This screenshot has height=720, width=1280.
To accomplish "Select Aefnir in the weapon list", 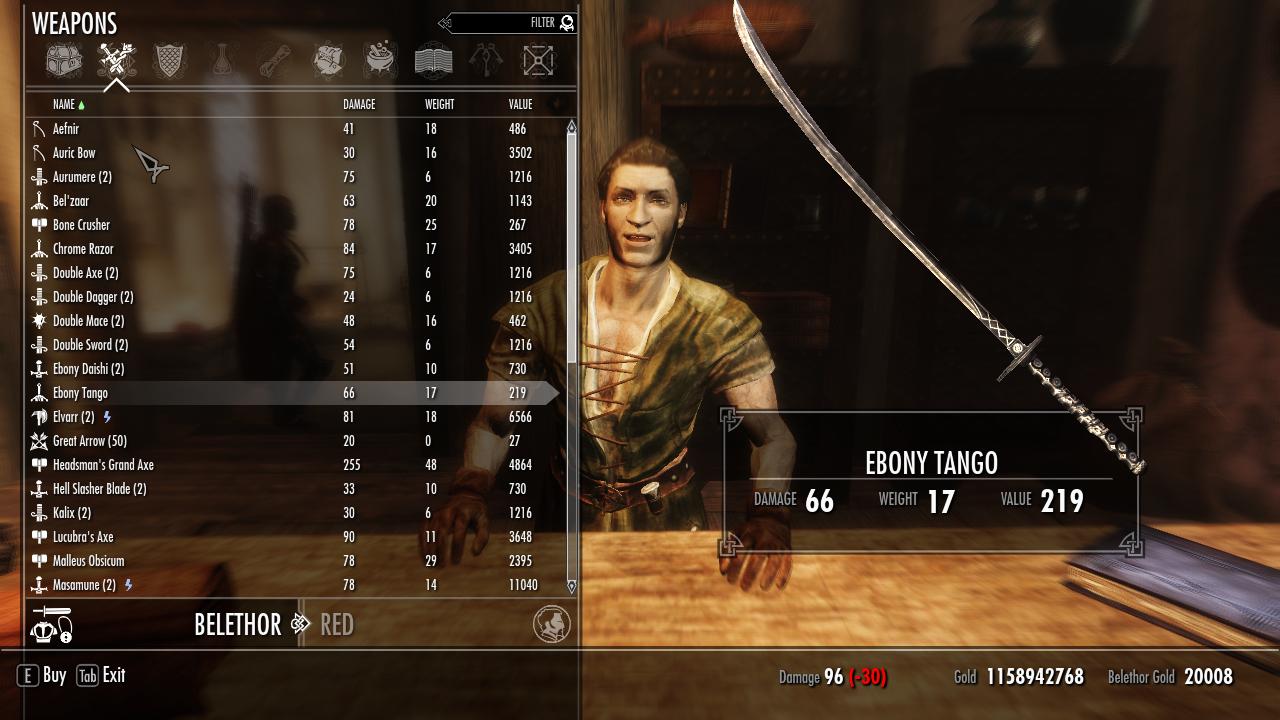I will [66, 129].
